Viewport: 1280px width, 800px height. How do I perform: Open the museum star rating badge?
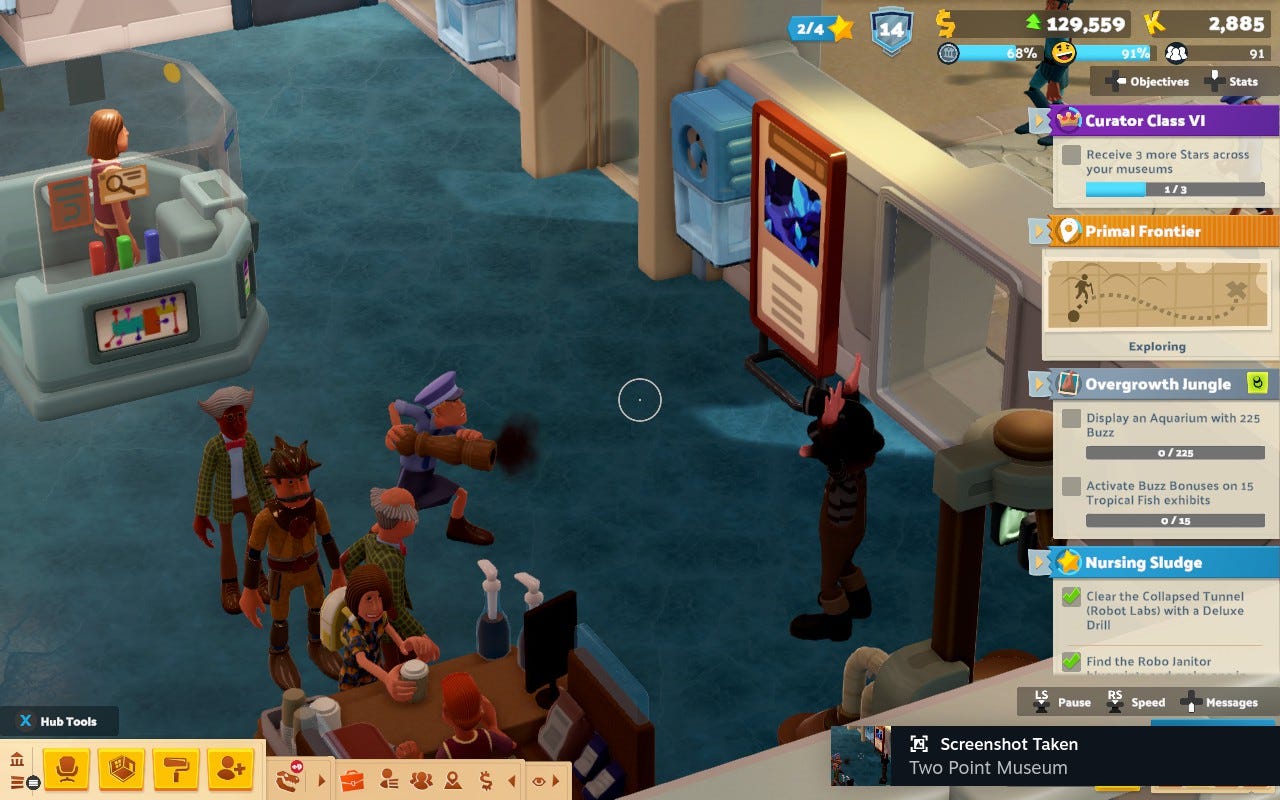click(821, 28)
